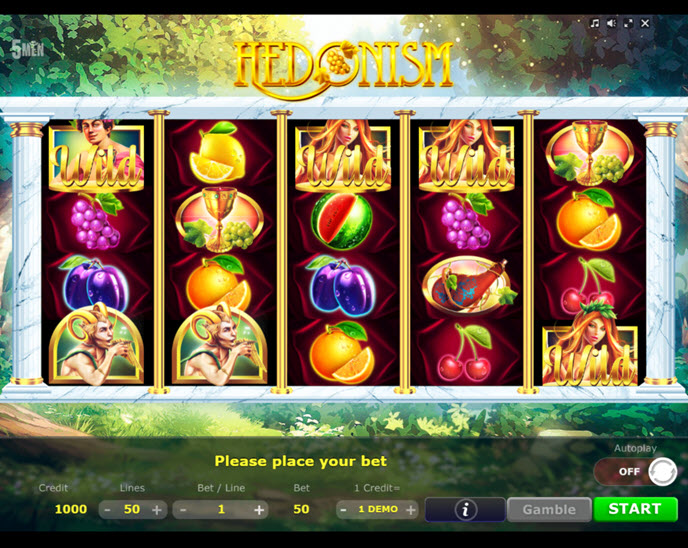Decrease the number of Lines
The image size is (688, 548).
[107, 509]
